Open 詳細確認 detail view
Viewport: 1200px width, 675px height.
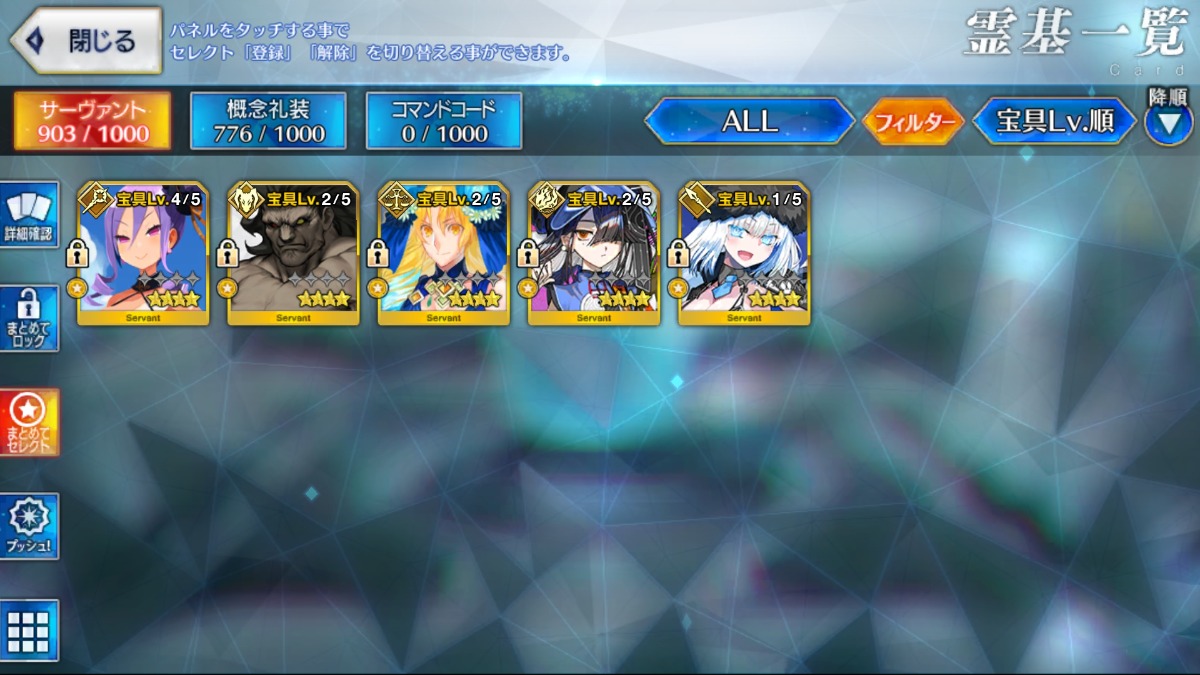pyautogui.click(x=29, y=214)
